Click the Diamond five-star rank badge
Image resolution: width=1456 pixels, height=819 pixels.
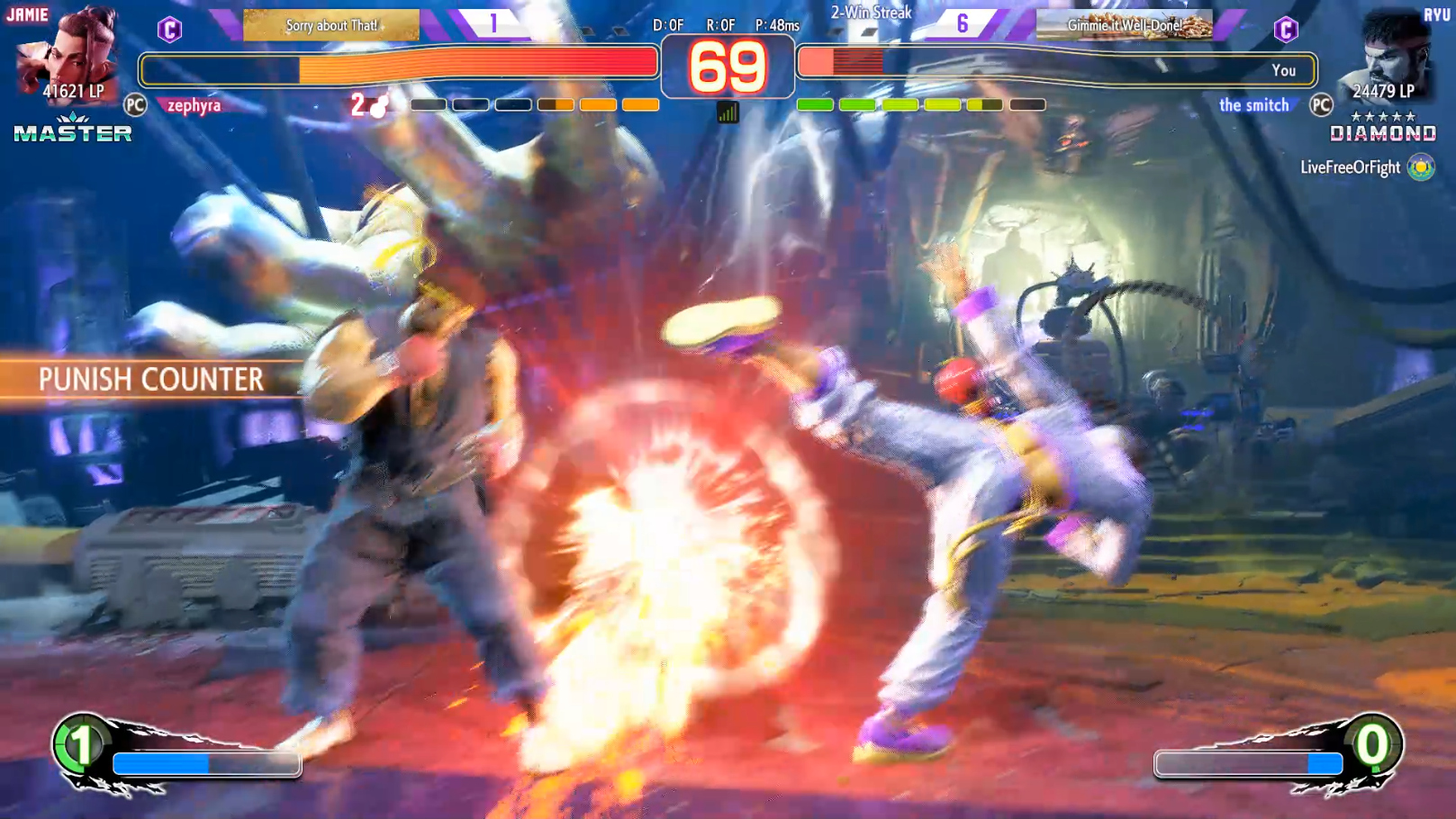point(1383,128)
